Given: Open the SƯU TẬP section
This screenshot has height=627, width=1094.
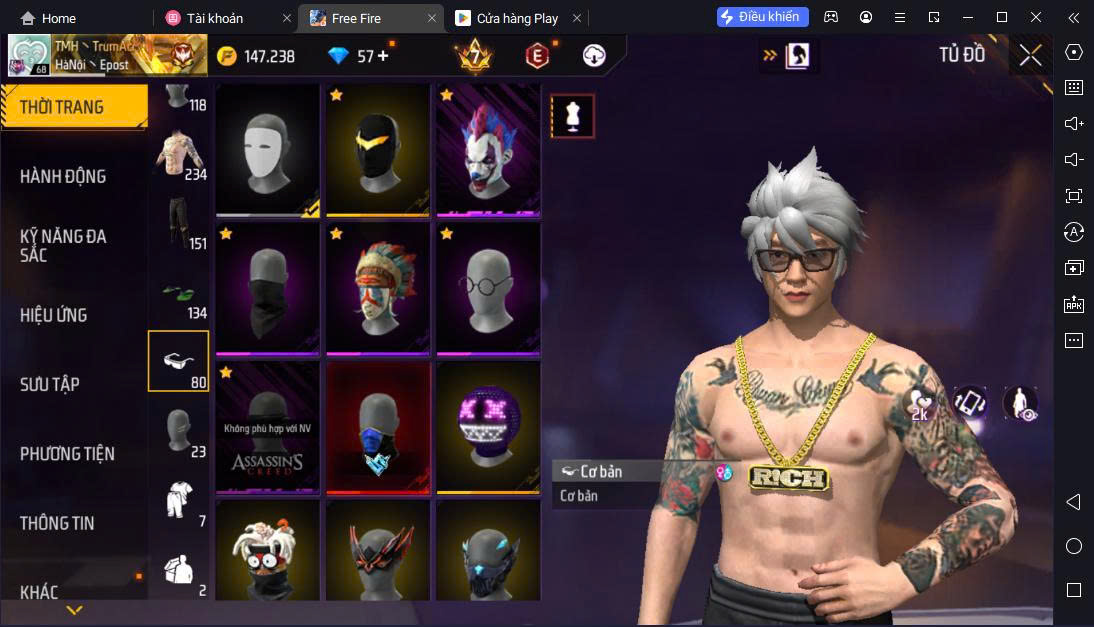Looking at the screenshot, I should [x=50, y=384].
